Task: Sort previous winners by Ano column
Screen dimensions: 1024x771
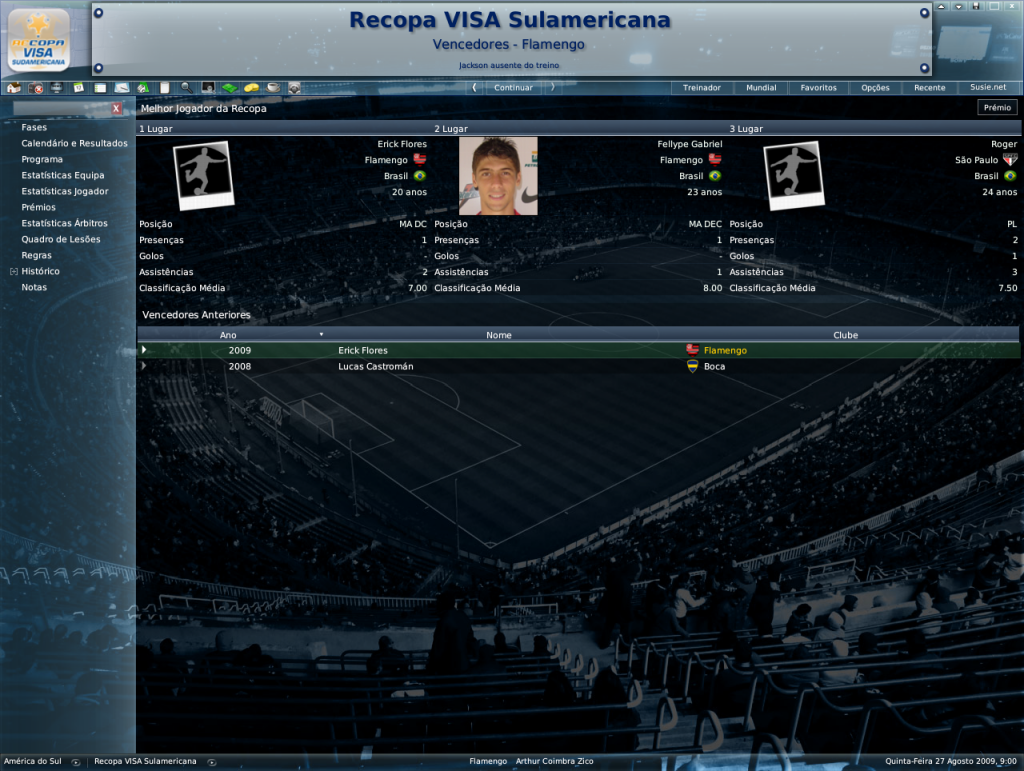Action: point(228,335)
